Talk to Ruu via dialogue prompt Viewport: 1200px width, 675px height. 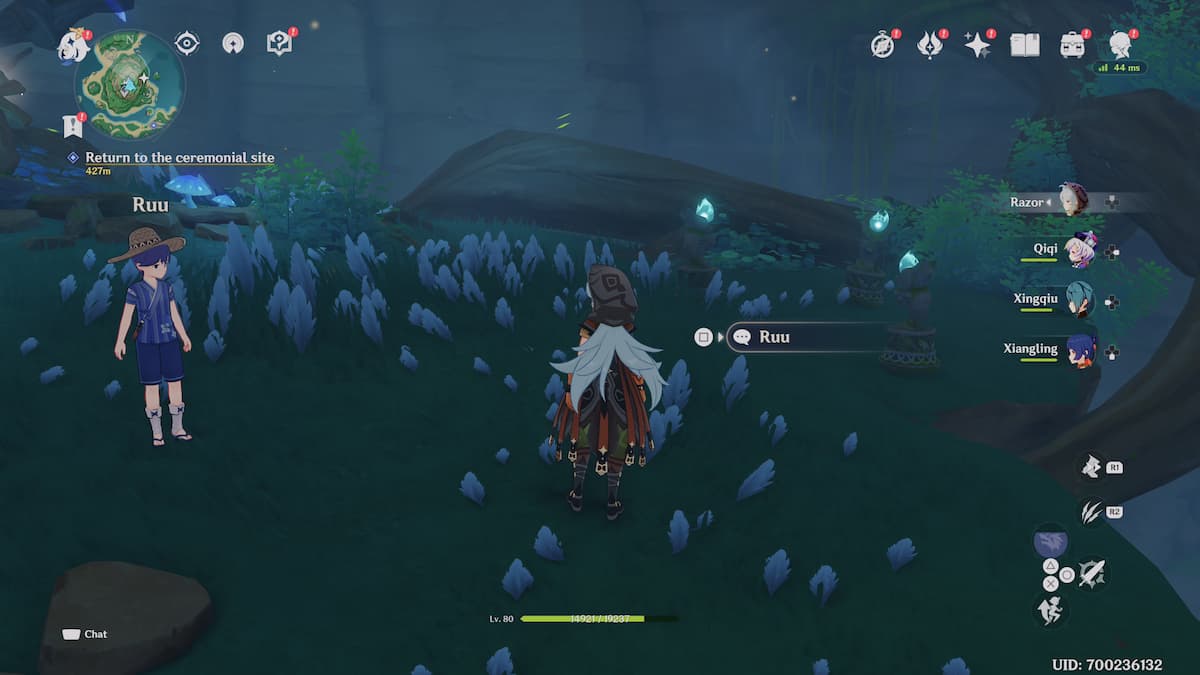pyautogui.click(x=805, y=337)
